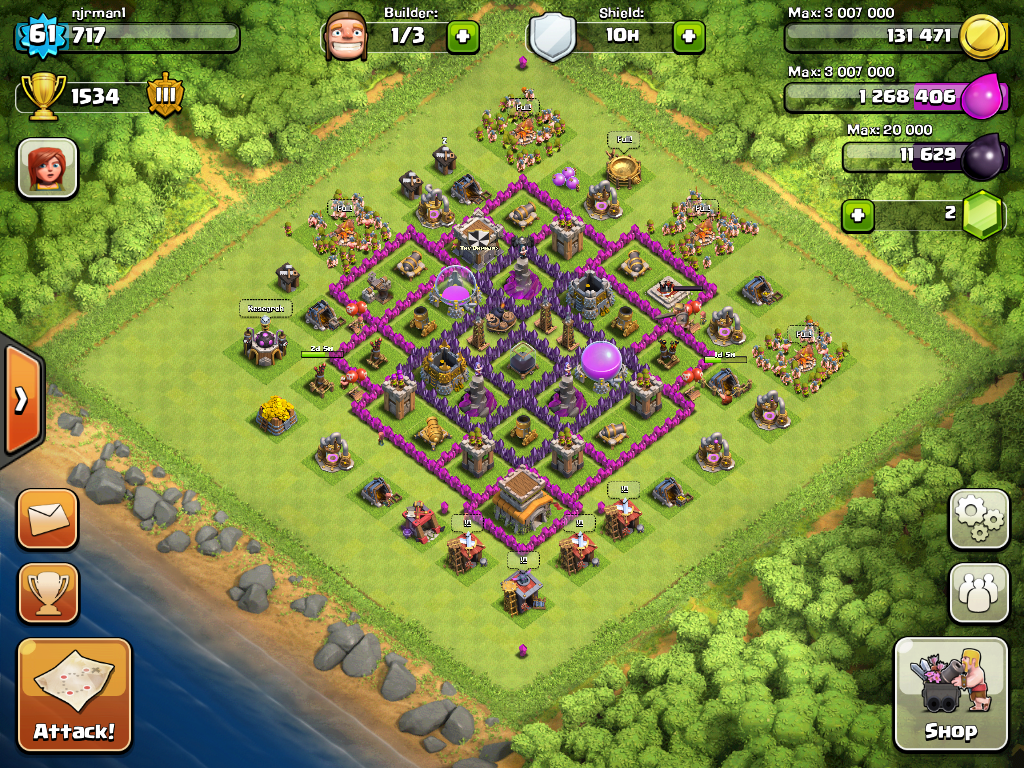Buy more gems with the plus button
The image size is (1024, 768).
[x=857, y=214]
